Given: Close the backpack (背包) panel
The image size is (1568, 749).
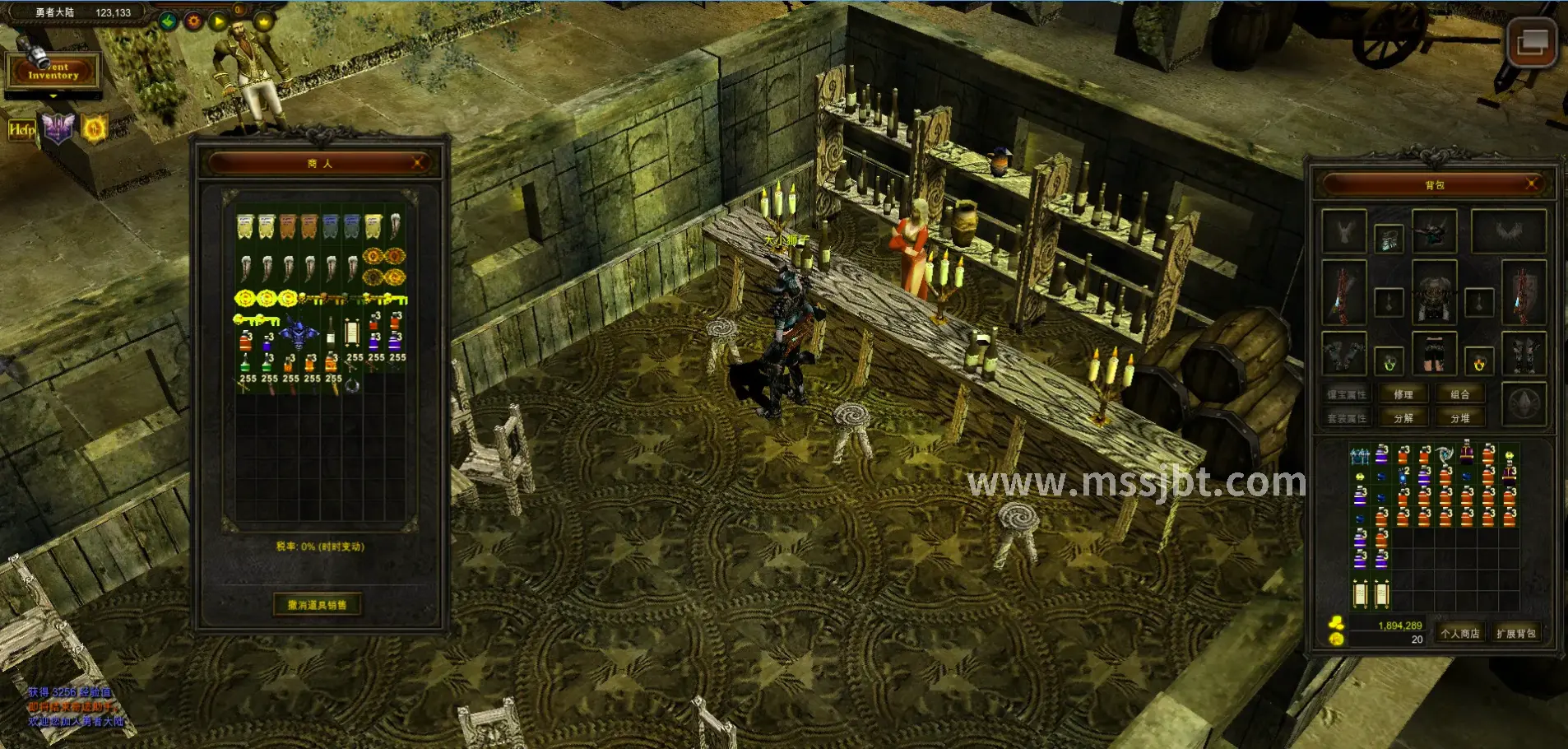Looking at the screenshot, I should (1531, 184).
